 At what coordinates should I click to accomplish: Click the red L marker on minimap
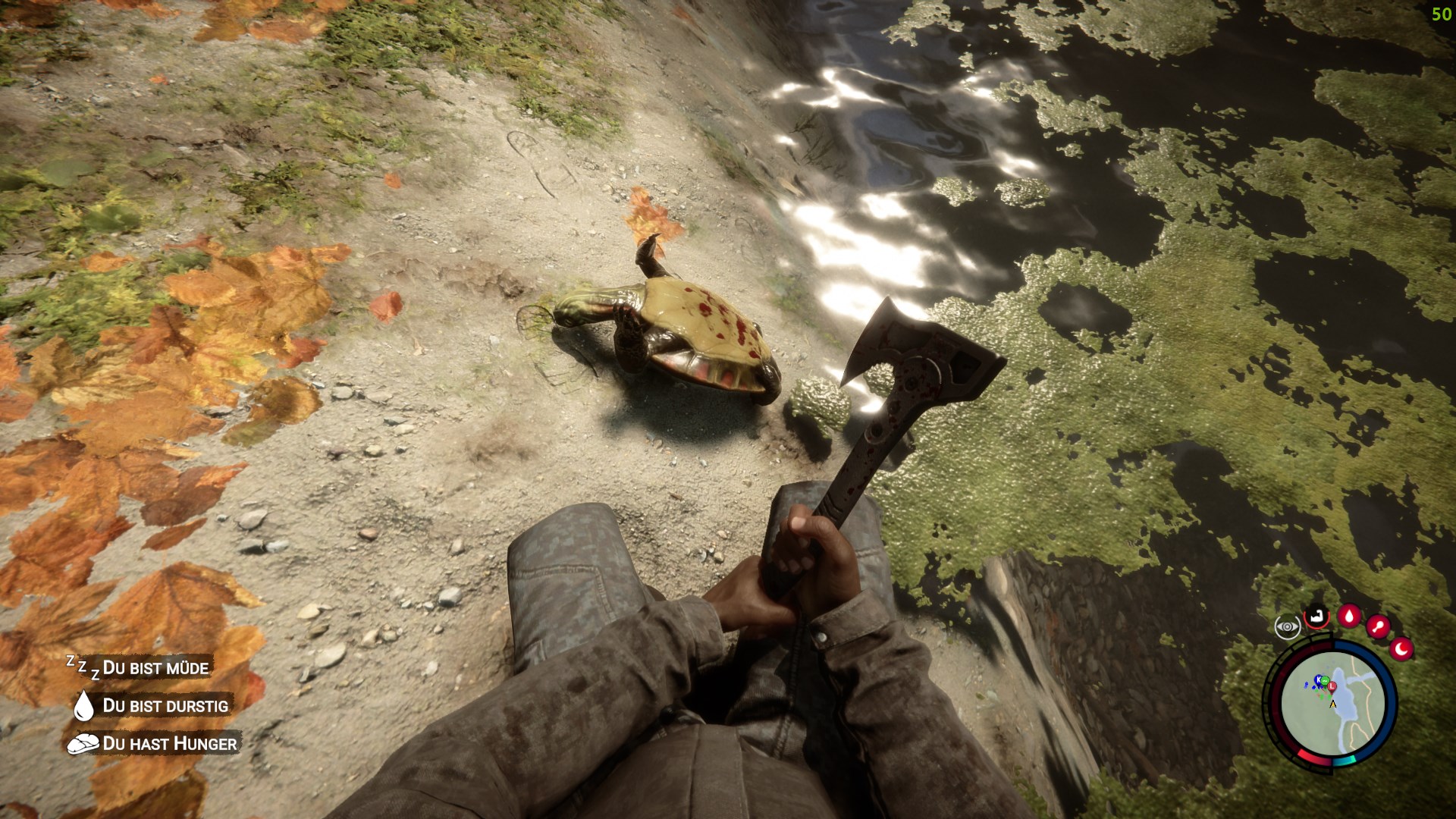pyautogui.click(x=1332, y=686)
